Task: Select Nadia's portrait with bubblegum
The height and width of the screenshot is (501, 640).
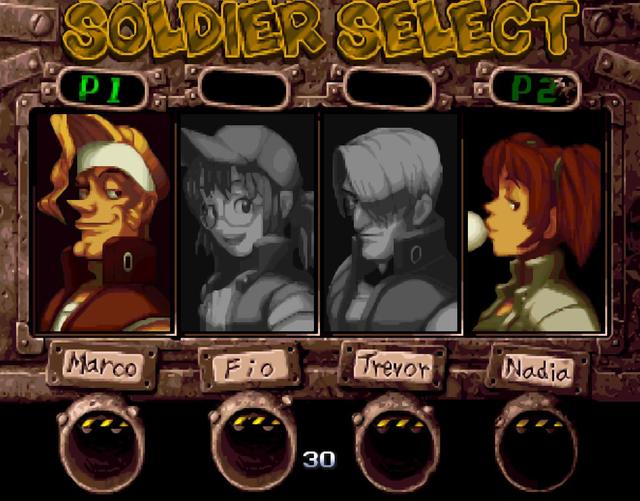Action: [536, 223]
